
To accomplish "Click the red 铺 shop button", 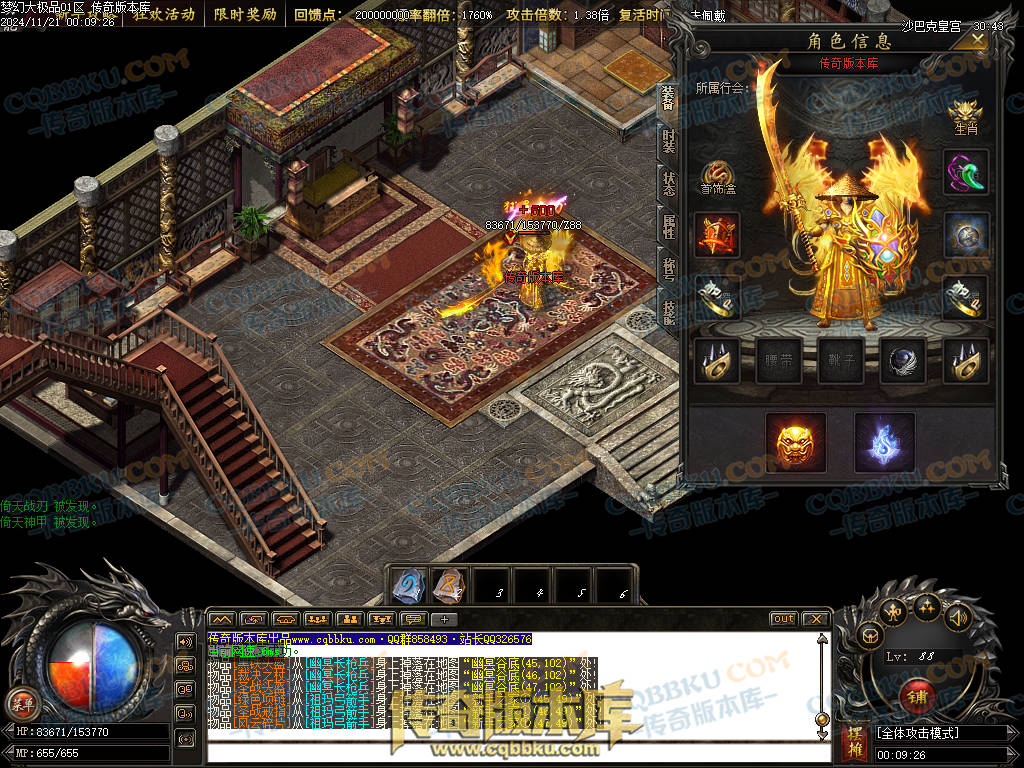I will (917, 694).
